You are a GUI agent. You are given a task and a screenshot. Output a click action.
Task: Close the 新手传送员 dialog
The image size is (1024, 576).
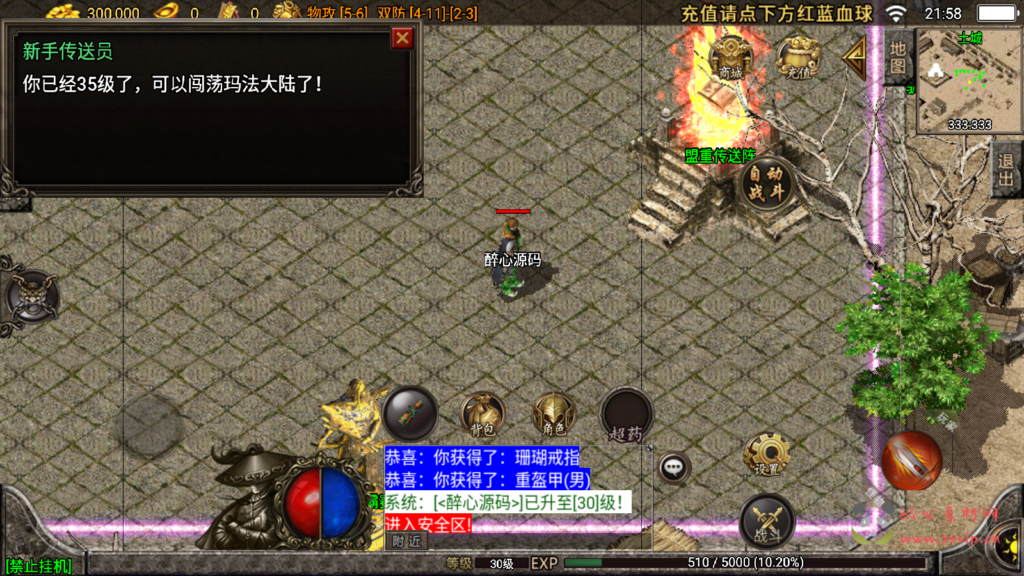coord(402,38)
